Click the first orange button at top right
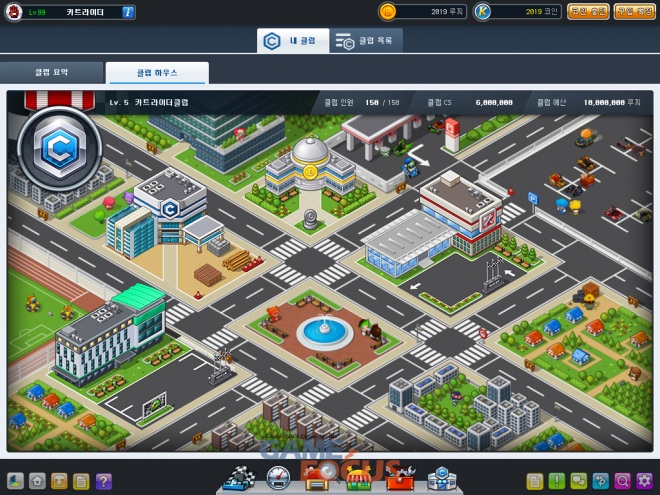660x495 pixels. [588, 11]
